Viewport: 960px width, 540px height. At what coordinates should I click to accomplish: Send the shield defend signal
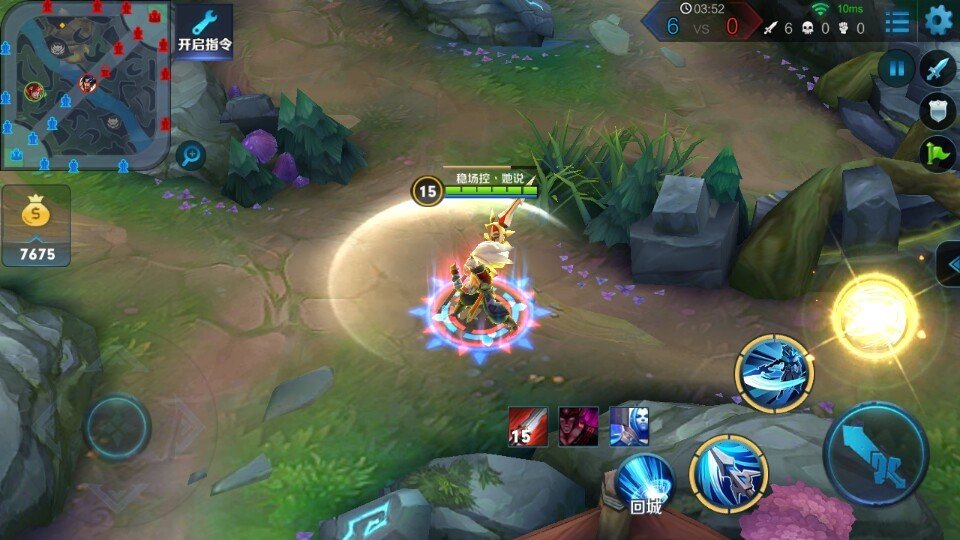938,111
